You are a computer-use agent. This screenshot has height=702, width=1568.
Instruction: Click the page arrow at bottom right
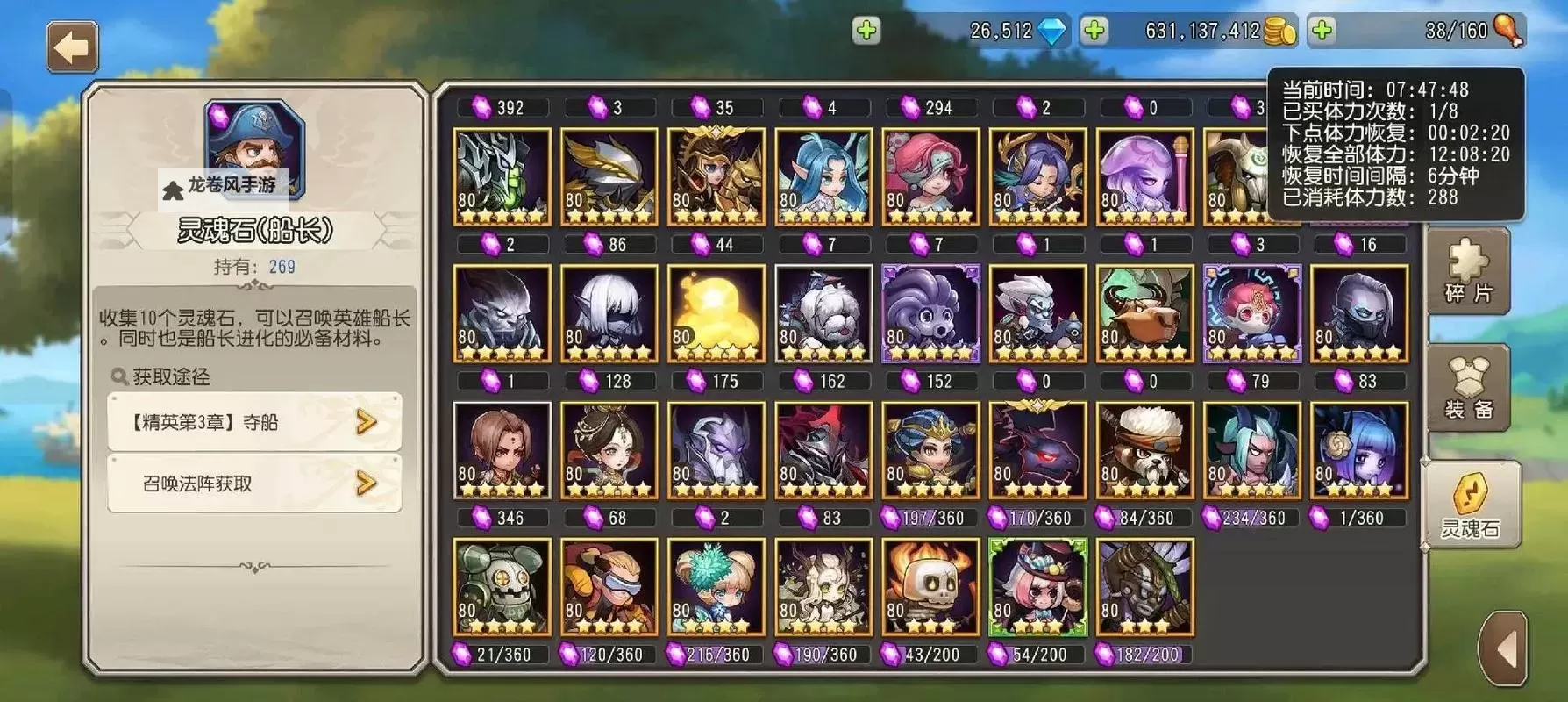1505,649
